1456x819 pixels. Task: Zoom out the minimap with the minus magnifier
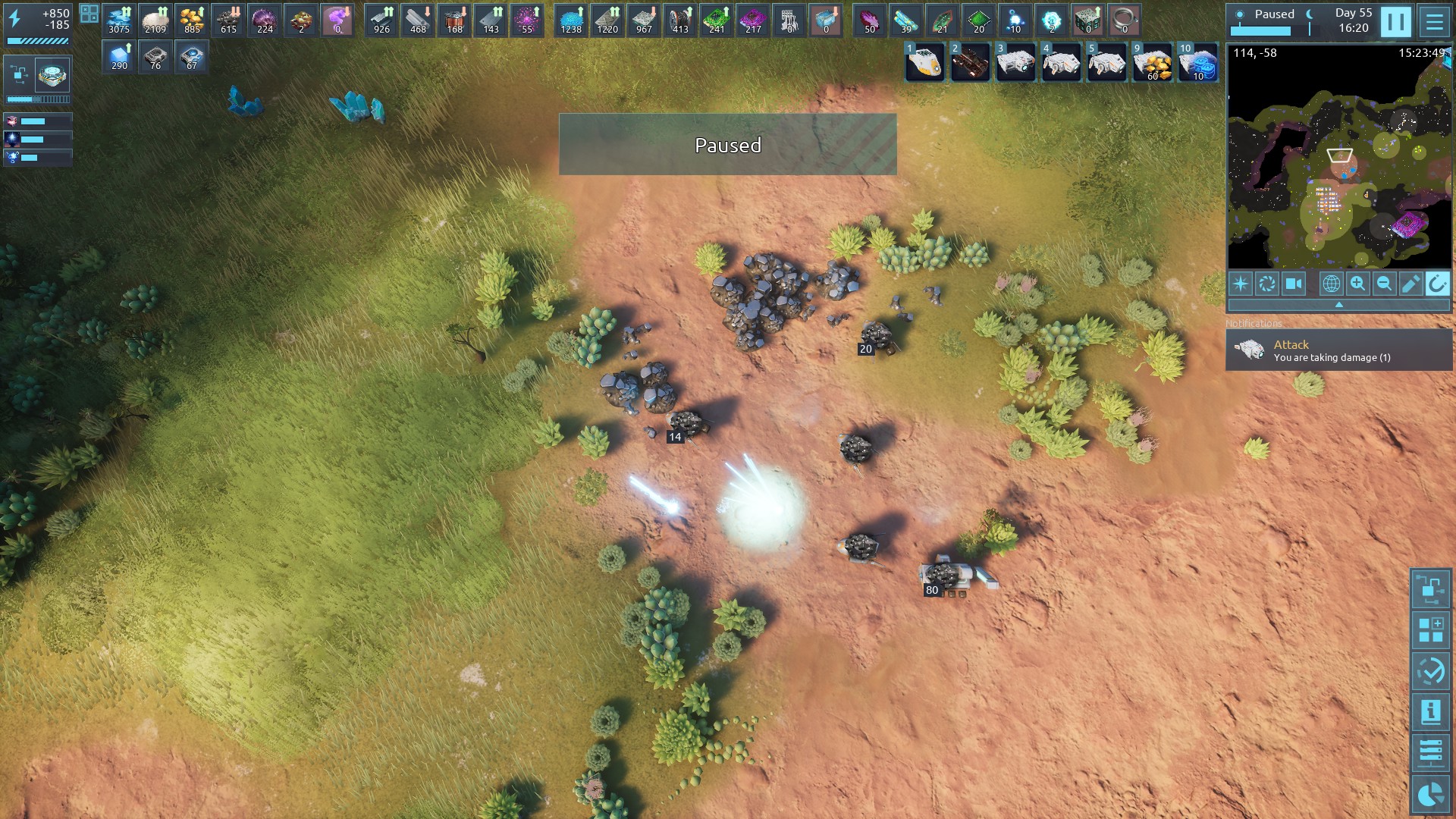pos(1384,284)
